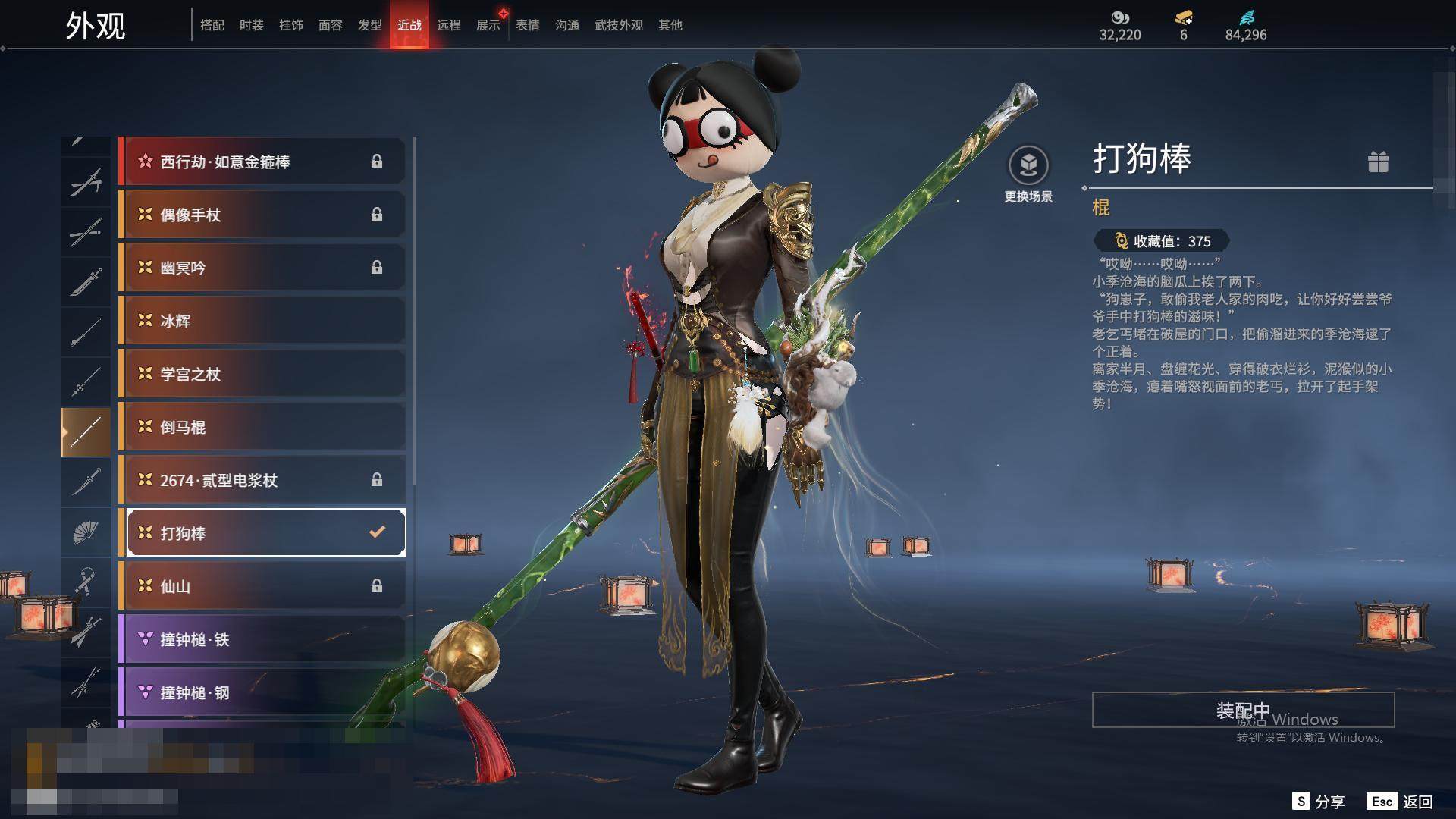This screenshot has width=1456, height=819.
Task: Select the folding fan weapon category
Action: coord(86,532)
